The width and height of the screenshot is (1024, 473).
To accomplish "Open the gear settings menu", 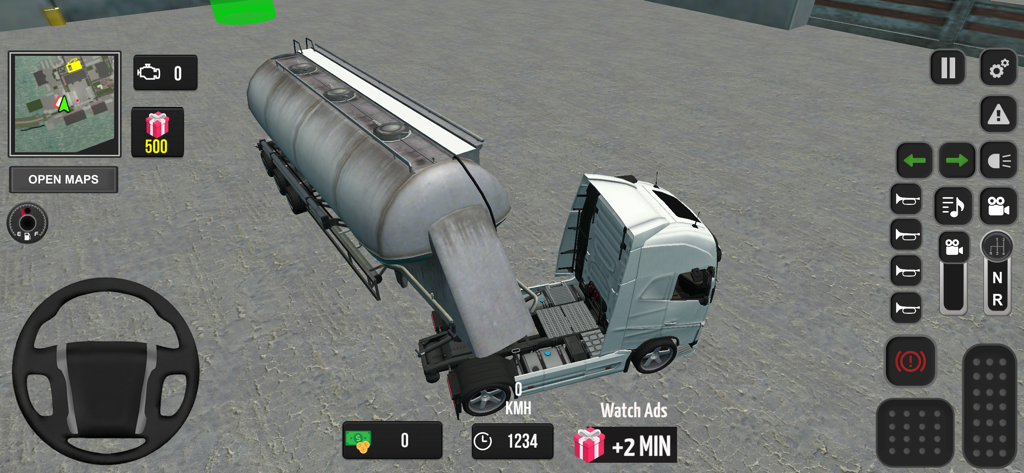I will point(998,68).
